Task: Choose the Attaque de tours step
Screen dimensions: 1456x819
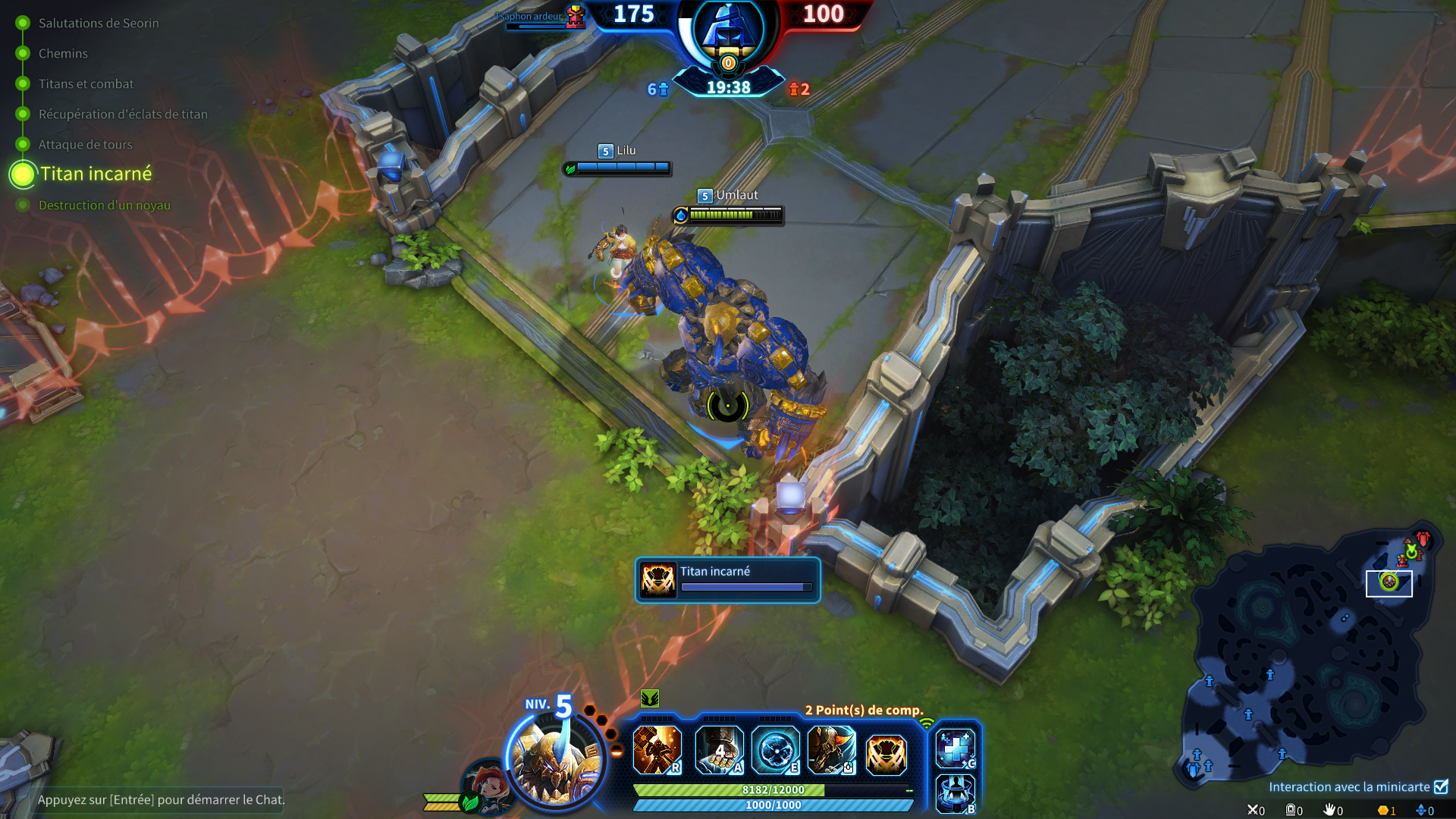Action: click(x=85, y=144)
